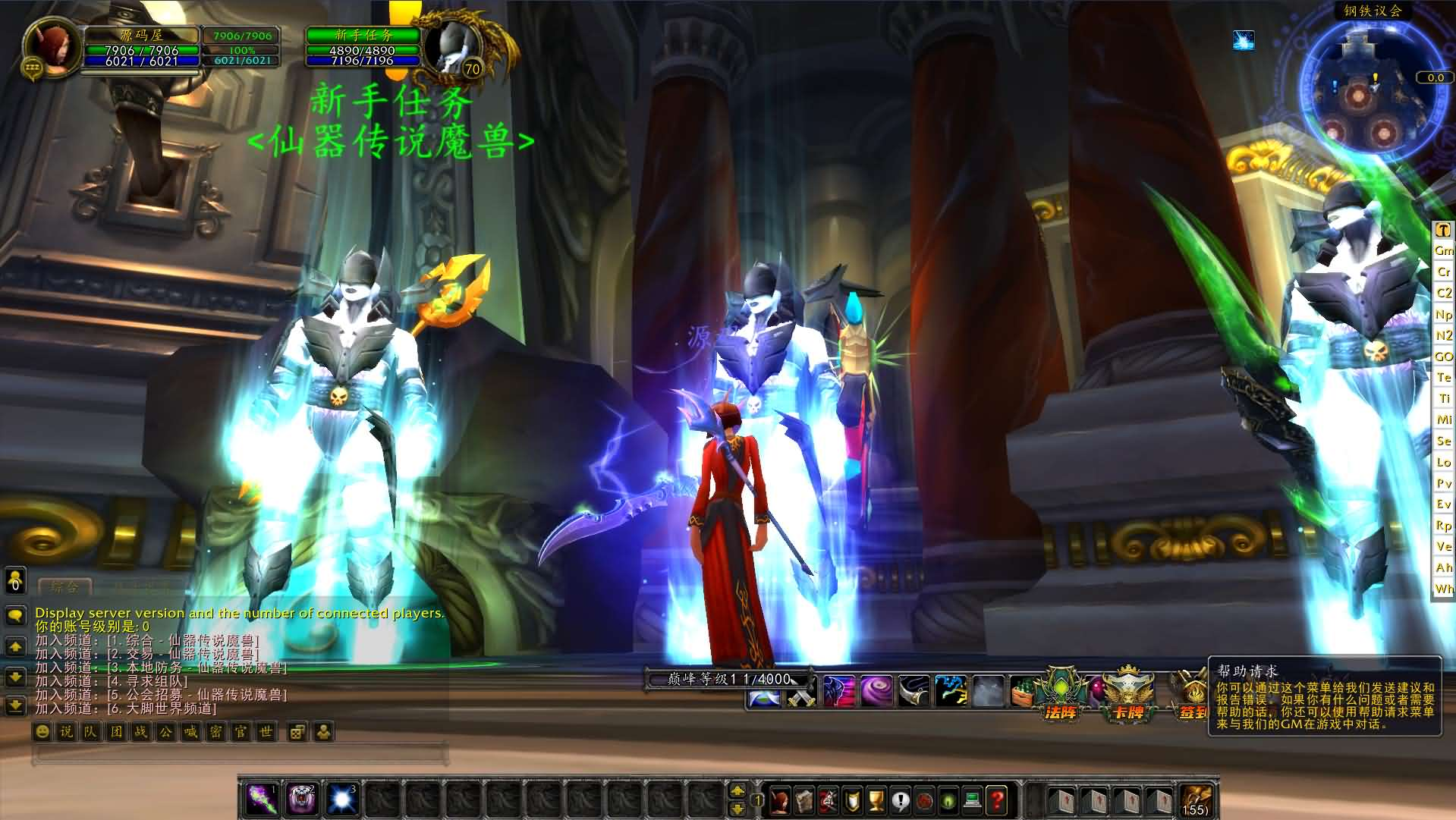Open the red question mark help button

coord(997,800)
